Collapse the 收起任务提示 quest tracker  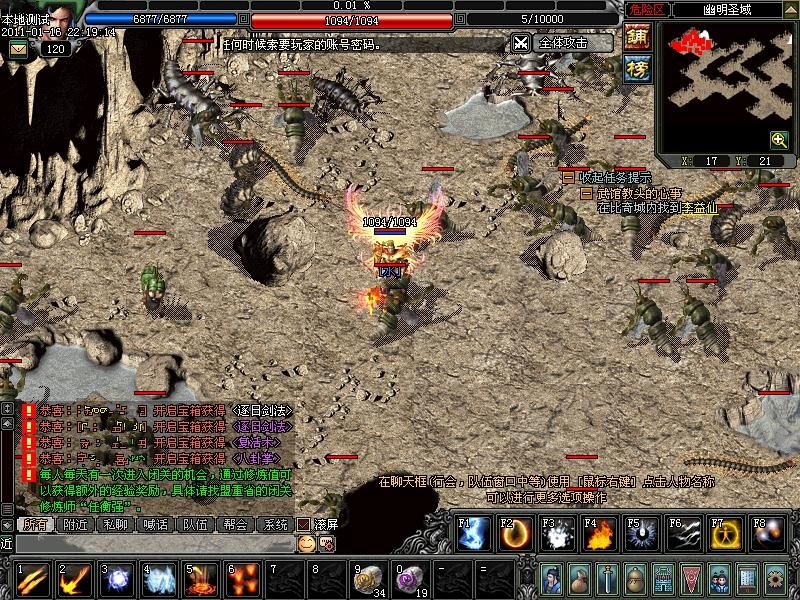[568, 177]
